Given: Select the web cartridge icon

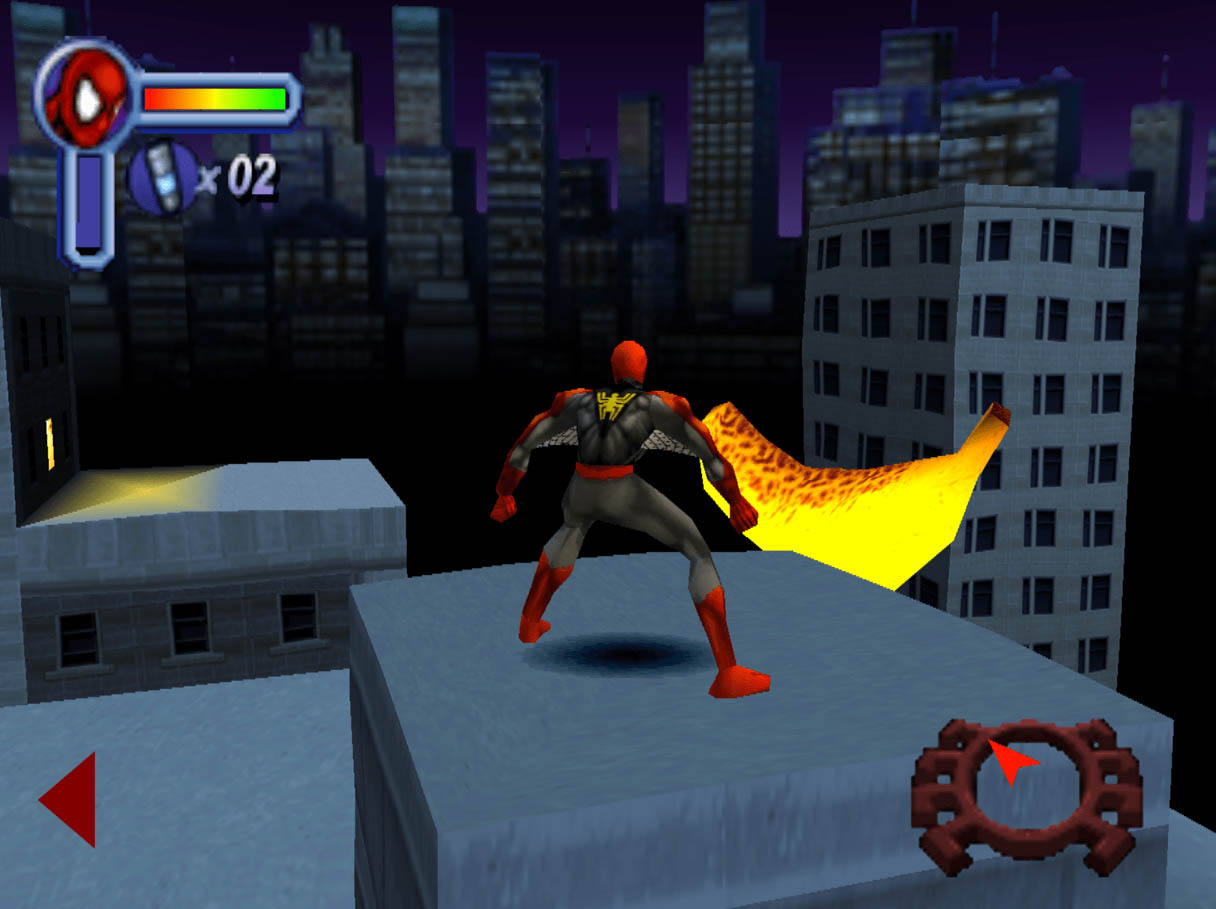Looking at the screenshot, I should coord(162,178).
